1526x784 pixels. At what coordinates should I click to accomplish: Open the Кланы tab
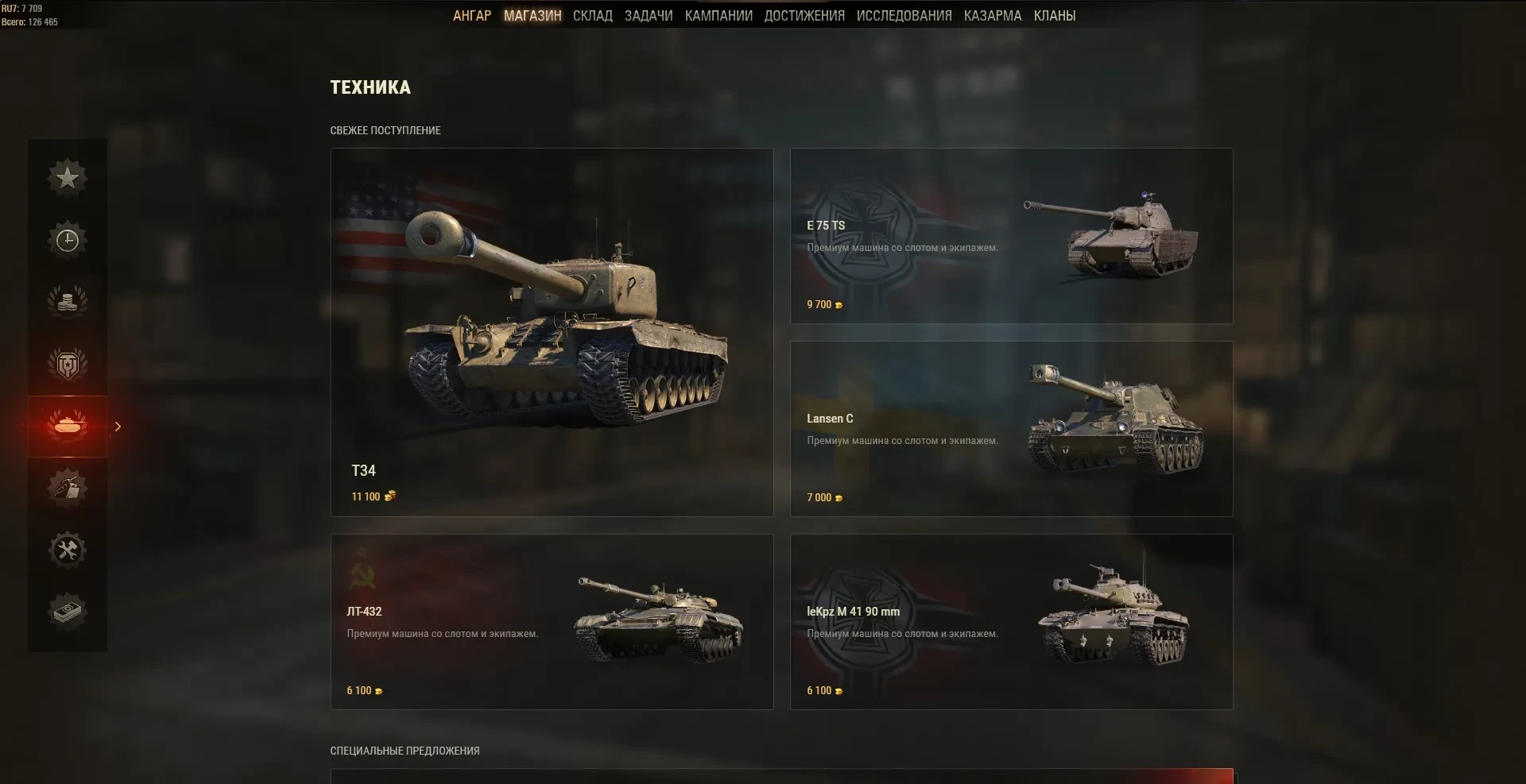point(1054,16)
